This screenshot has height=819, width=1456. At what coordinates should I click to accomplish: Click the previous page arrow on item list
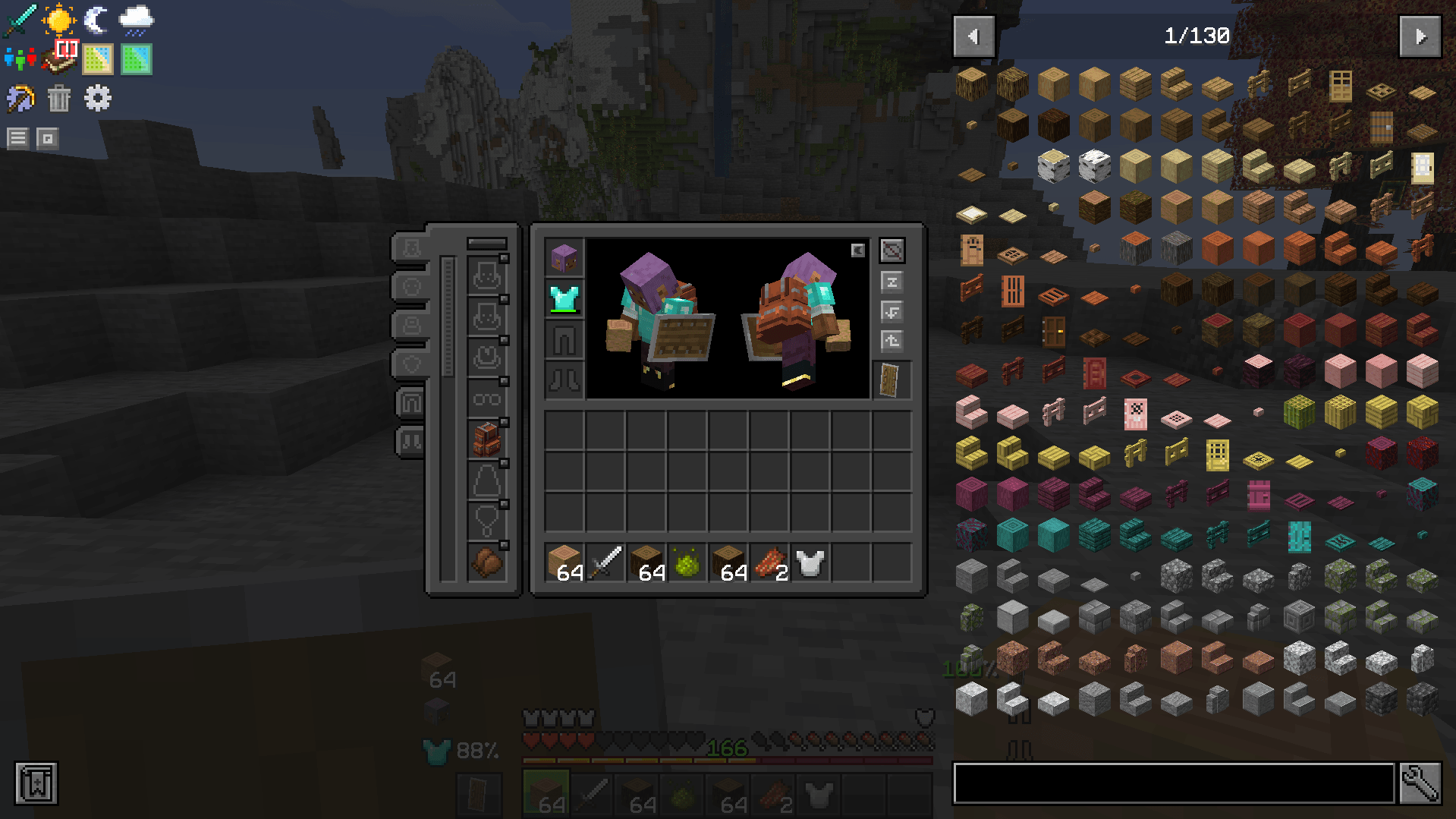(973, 35)
